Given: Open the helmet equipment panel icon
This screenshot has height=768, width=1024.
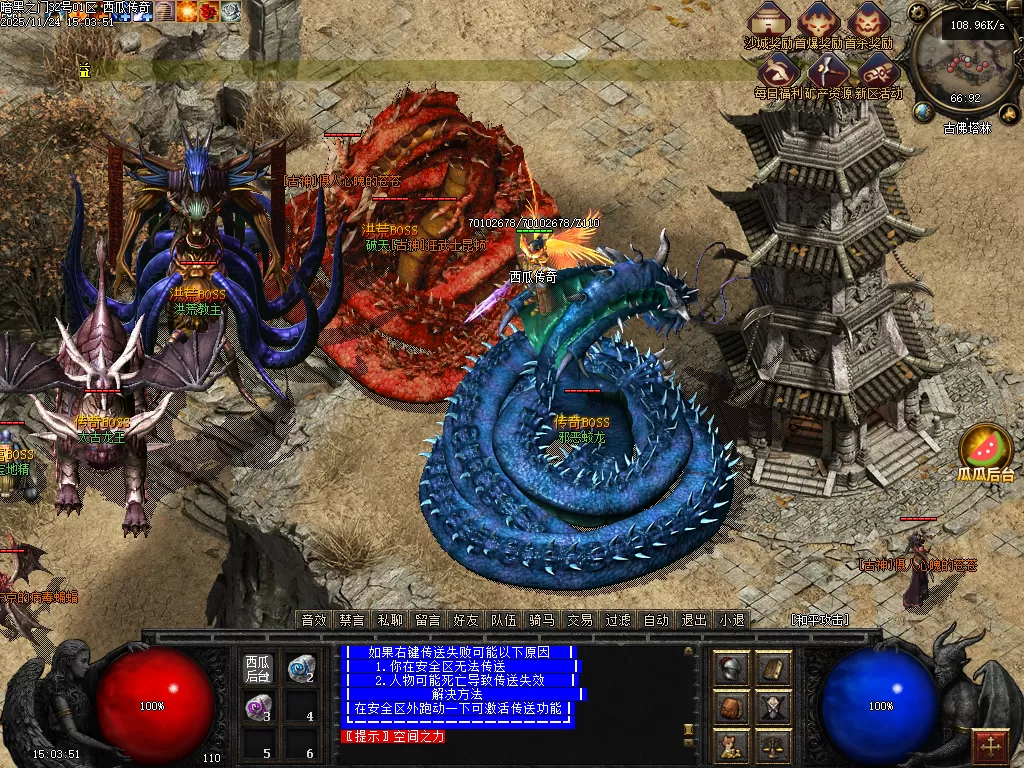Looking at the screenshot, I should (x=732, y=669).
